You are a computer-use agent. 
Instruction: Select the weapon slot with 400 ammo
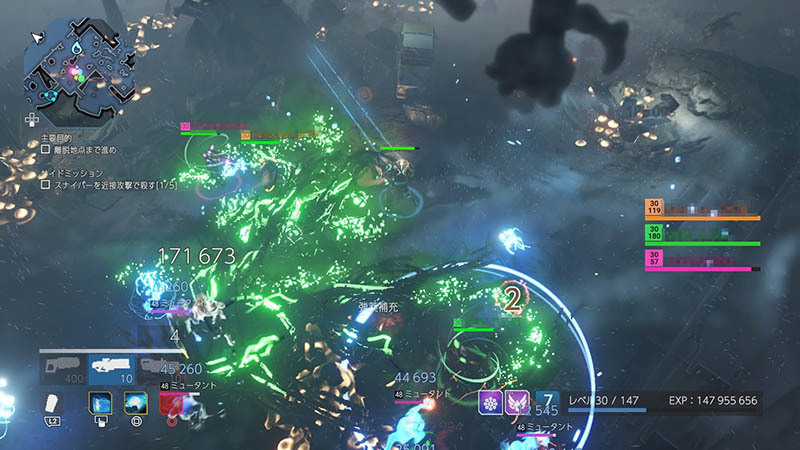pyautogui.click(x=63, y=370)
